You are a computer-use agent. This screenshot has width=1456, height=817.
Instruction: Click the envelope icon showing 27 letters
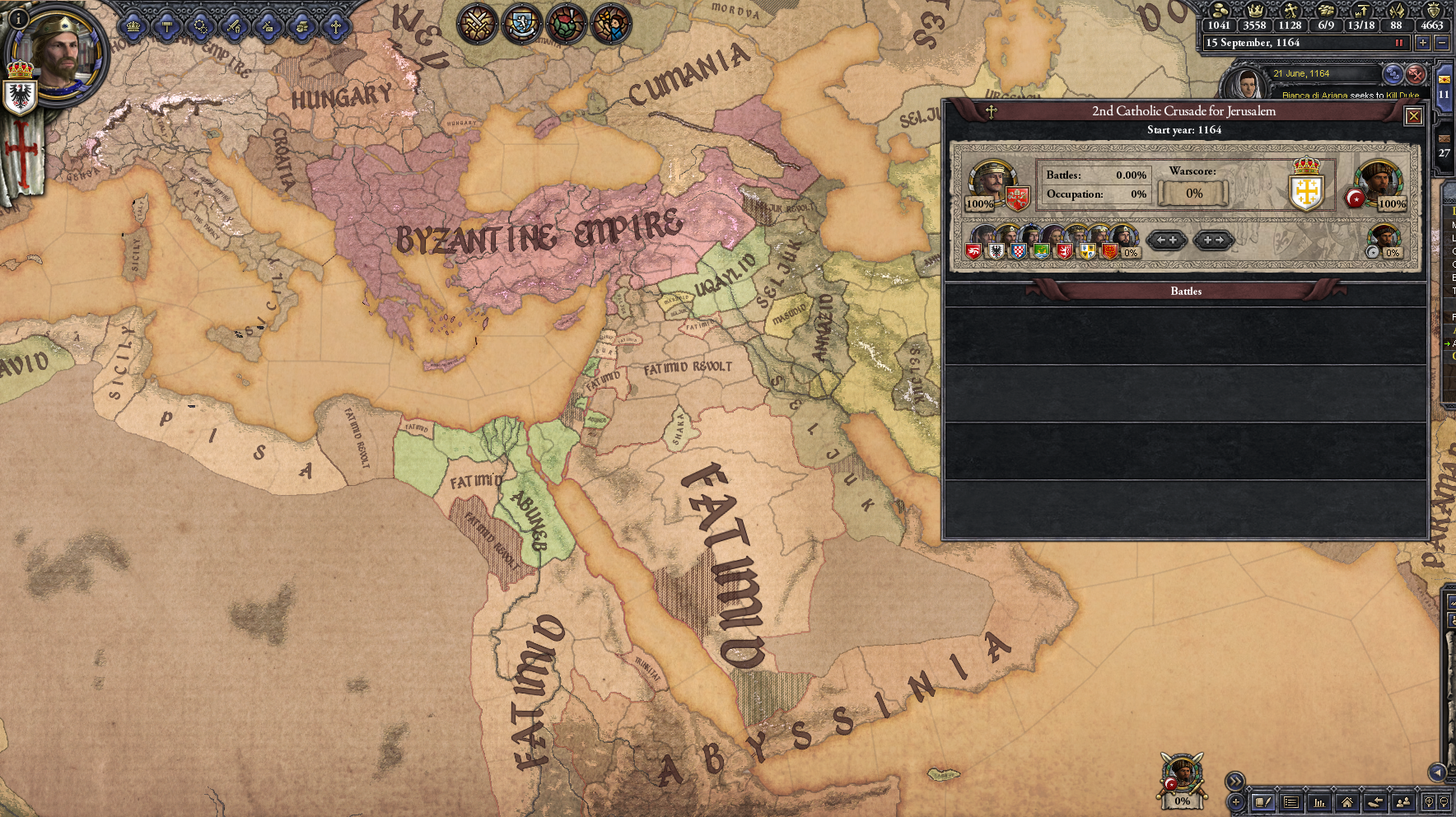click(x=1444, y=138)
